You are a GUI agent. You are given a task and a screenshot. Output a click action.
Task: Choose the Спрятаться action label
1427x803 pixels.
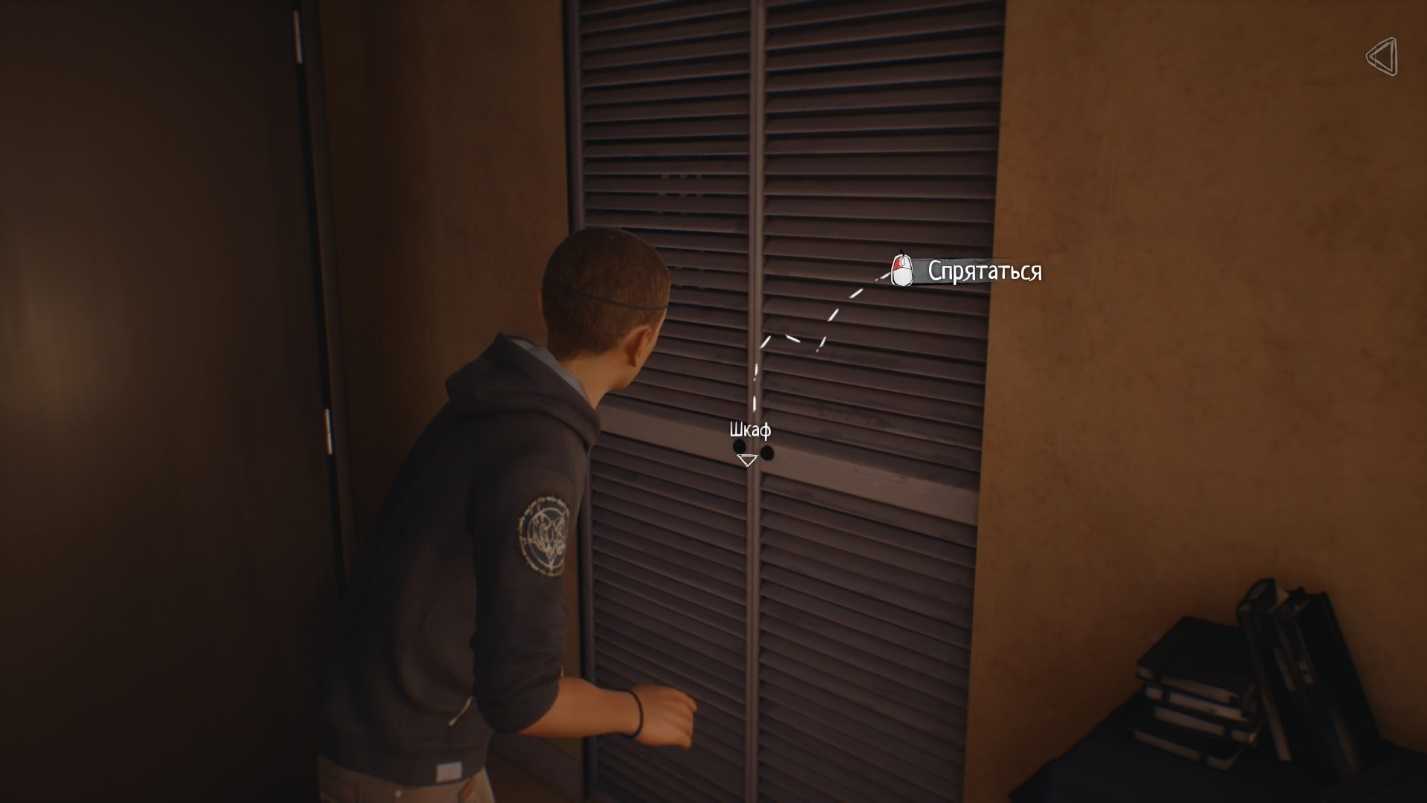(984, 271)
